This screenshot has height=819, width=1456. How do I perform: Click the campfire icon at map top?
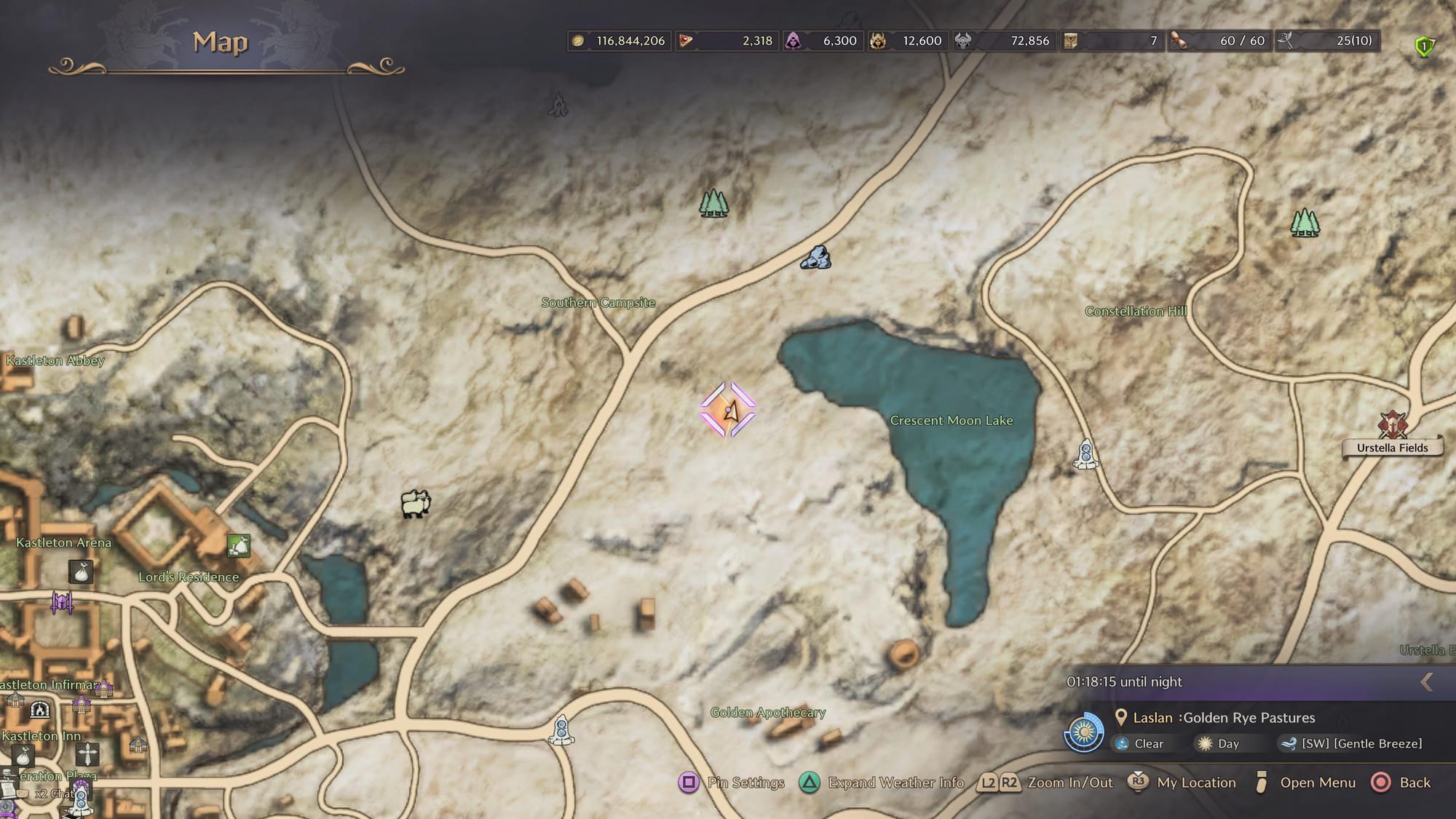(558, 106)
